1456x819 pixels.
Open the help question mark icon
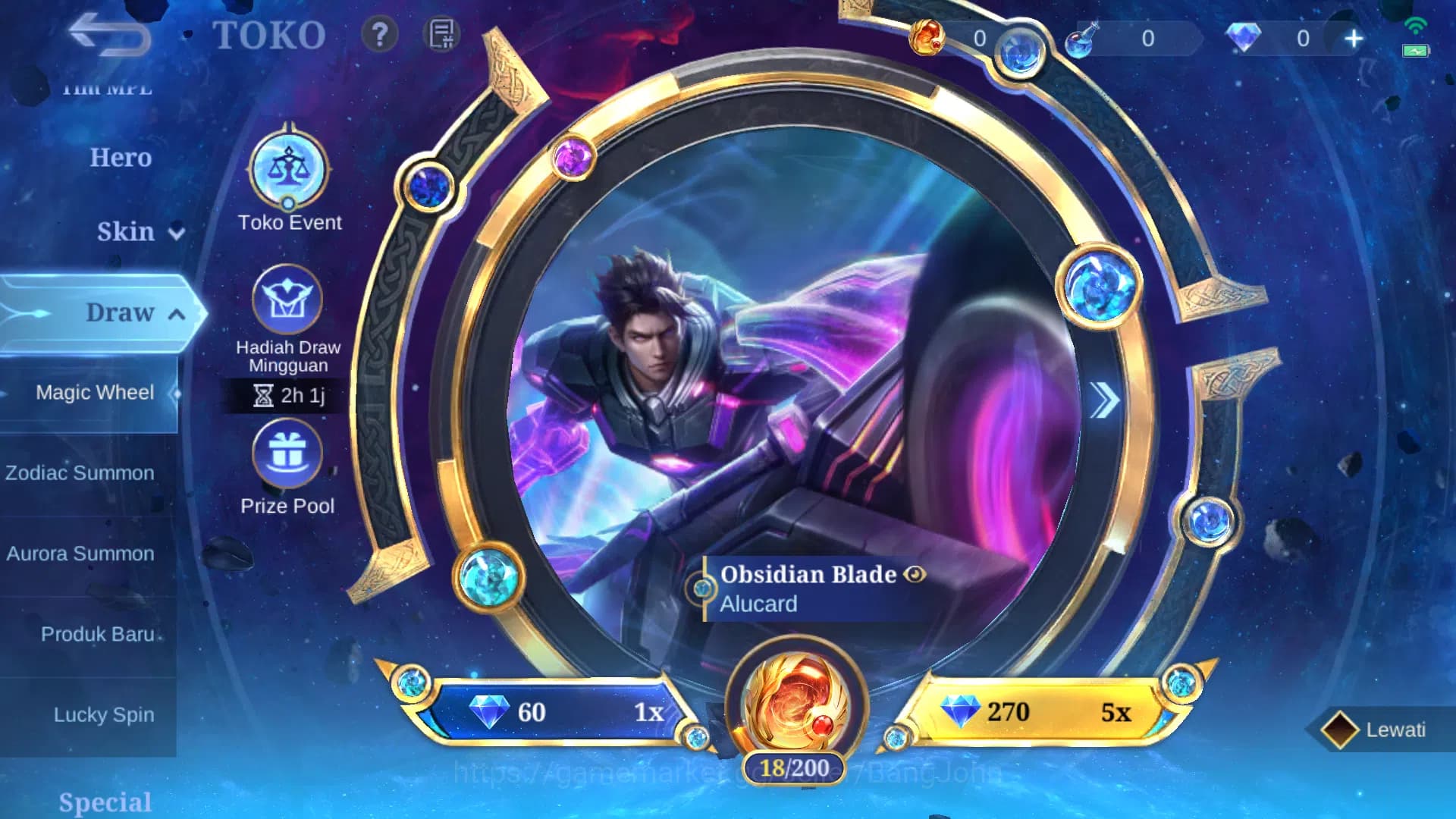tap(378, 33)
